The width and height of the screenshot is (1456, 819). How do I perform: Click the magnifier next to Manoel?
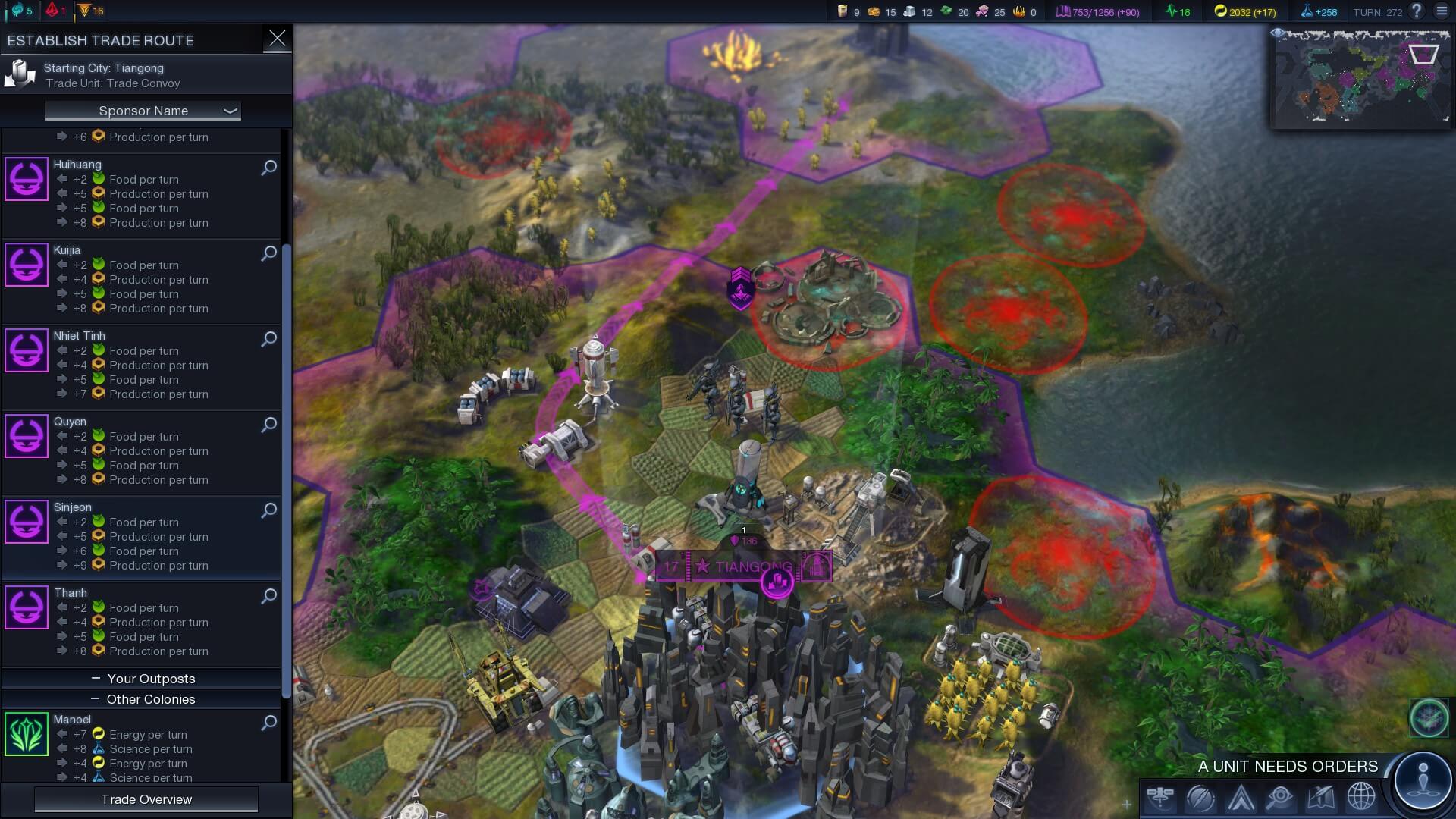click(268, 723)
